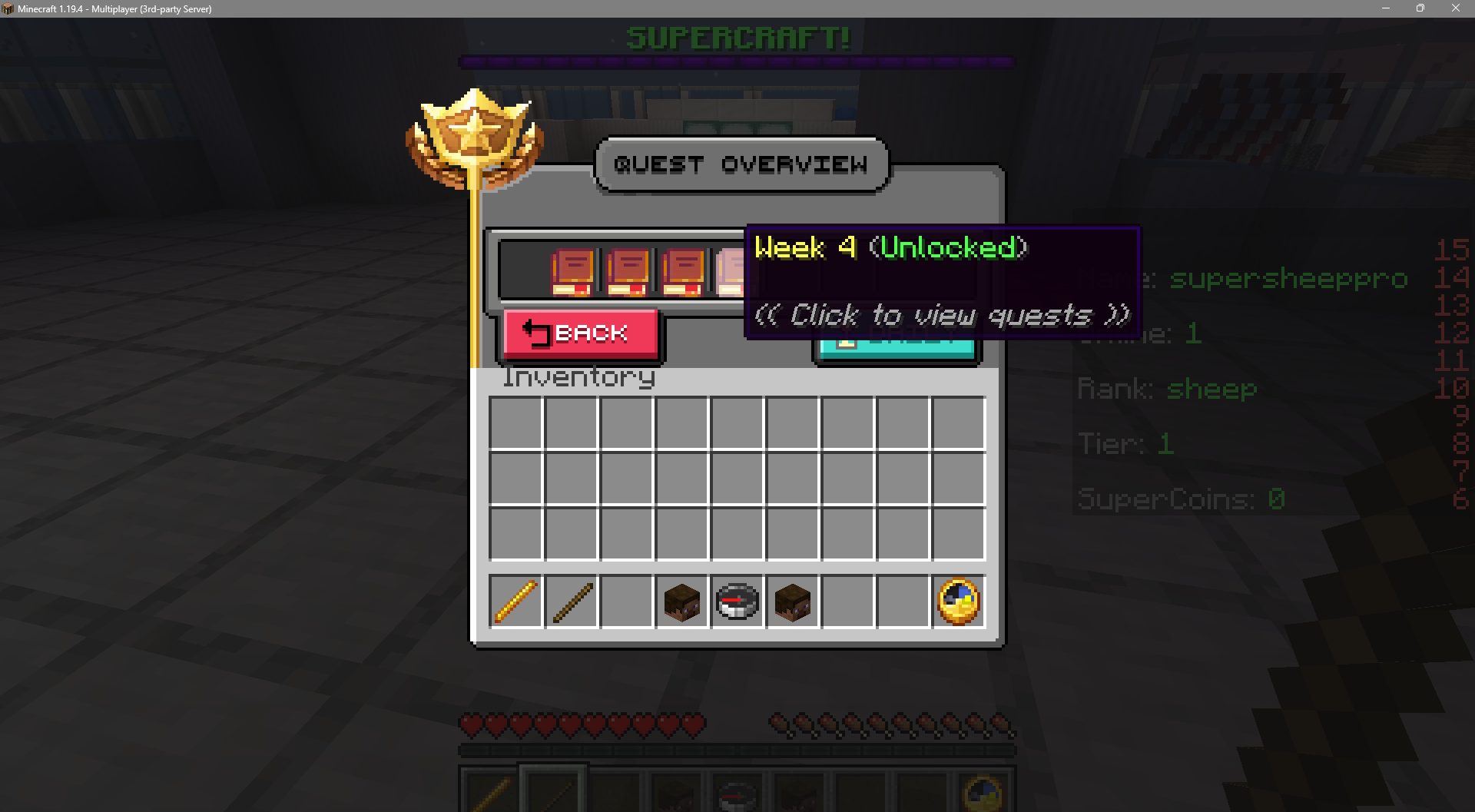Screen dimensions: 1475x812
Task: Open the golden clock menu item
Action: tap(957, 602)
